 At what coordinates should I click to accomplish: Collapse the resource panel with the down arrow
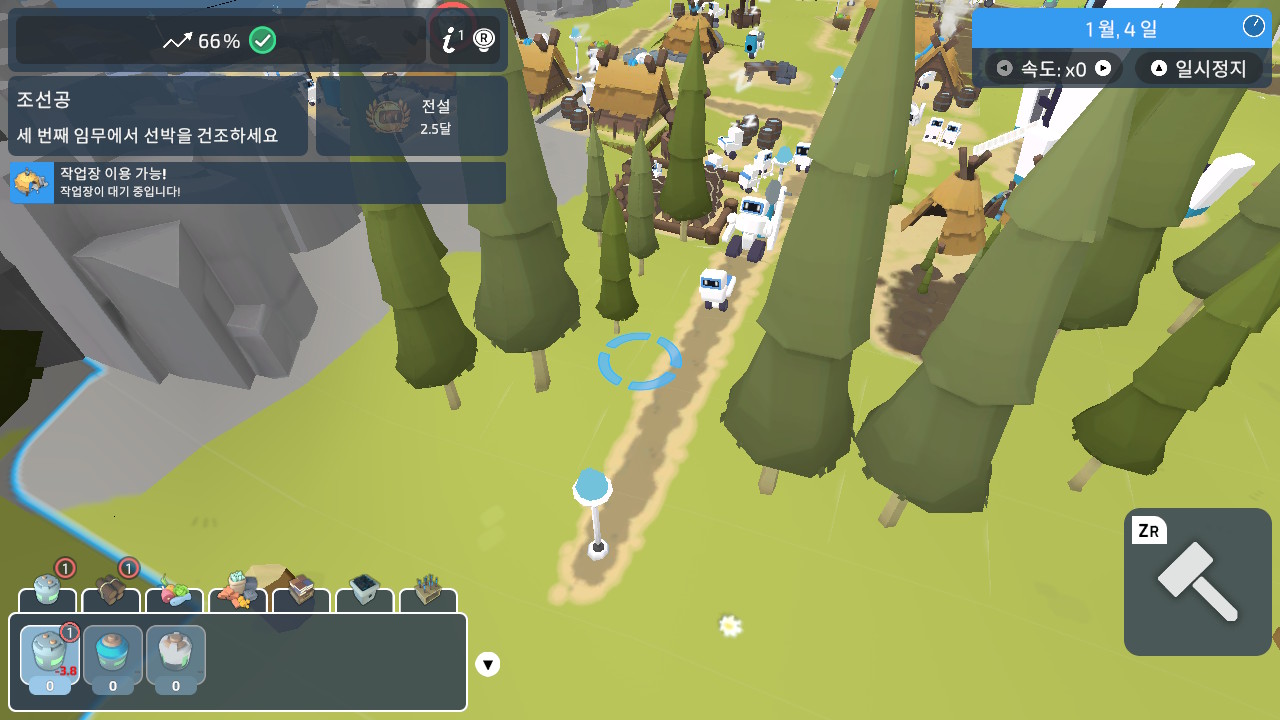tap(488, 663)
